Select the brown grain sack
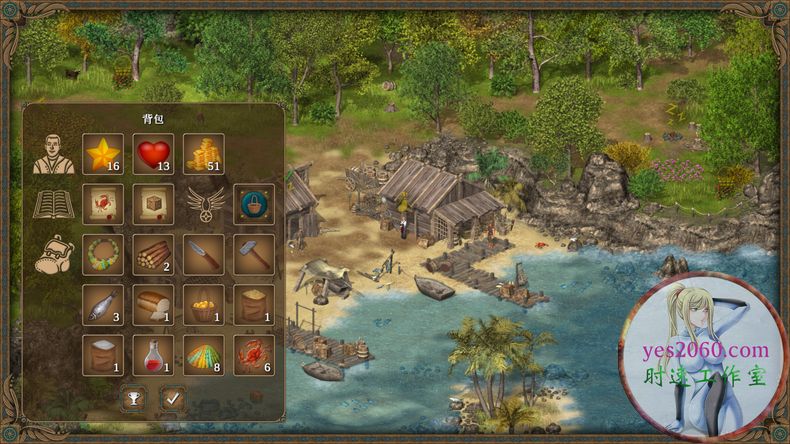Screen dimensions: 790x444 pos(254,304)
